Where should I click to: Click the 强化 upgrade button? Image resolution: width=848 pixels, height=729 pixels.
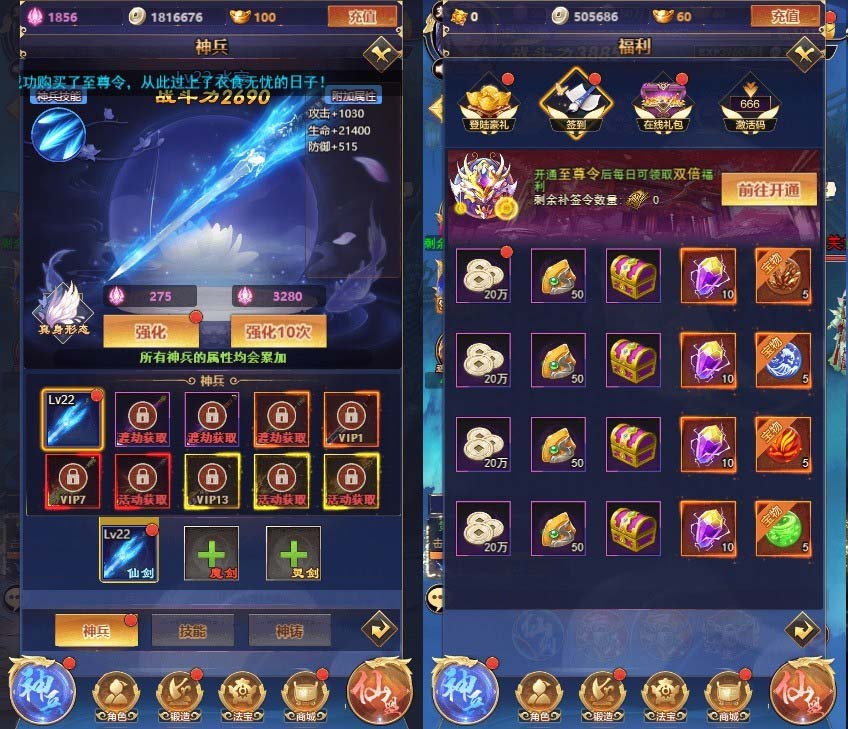[x=151, y=331]
